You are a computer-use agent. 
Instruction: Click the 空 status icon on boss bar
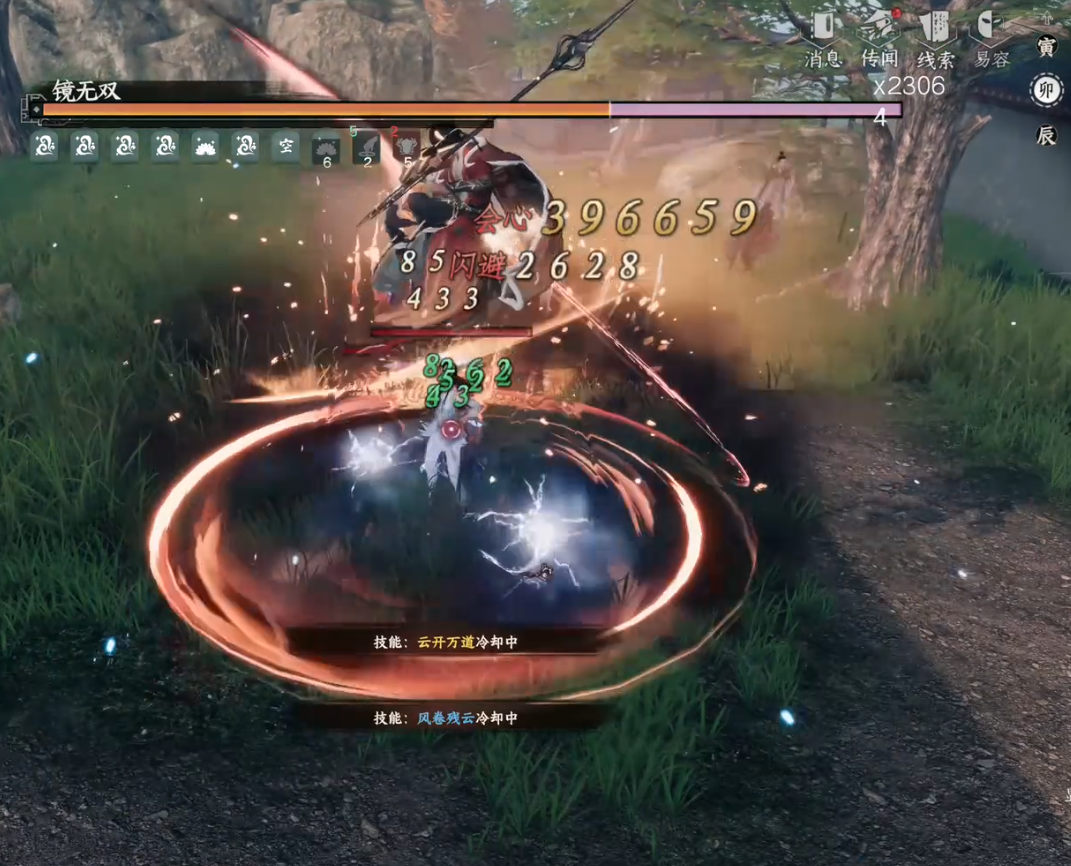tap(286, 147)
